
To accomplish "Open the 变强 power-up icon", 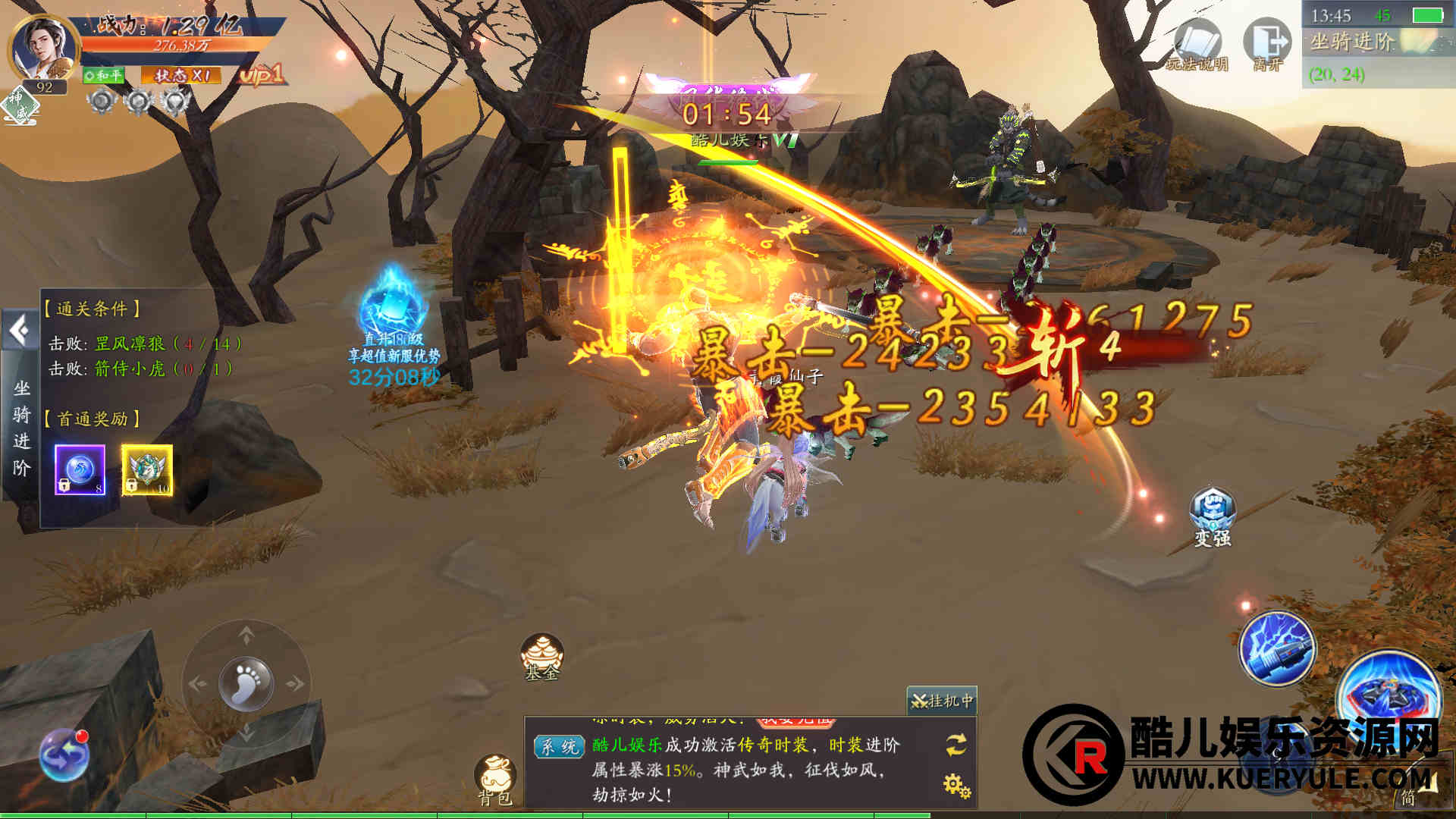I will pyautogui.click(x=1213, y=517).
